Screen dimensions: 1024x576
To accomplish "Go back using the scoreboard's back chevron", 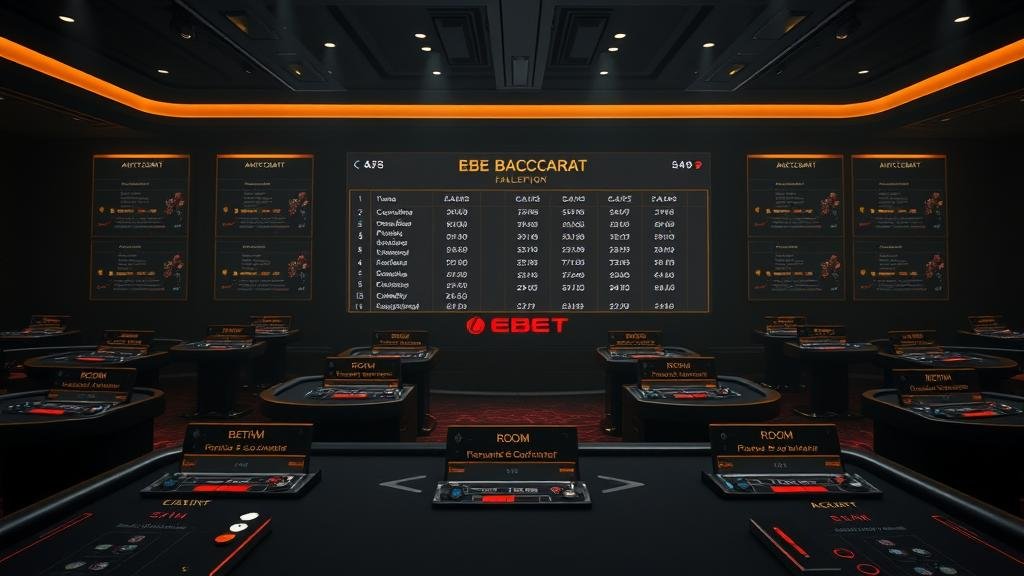I will pos(357,165).
